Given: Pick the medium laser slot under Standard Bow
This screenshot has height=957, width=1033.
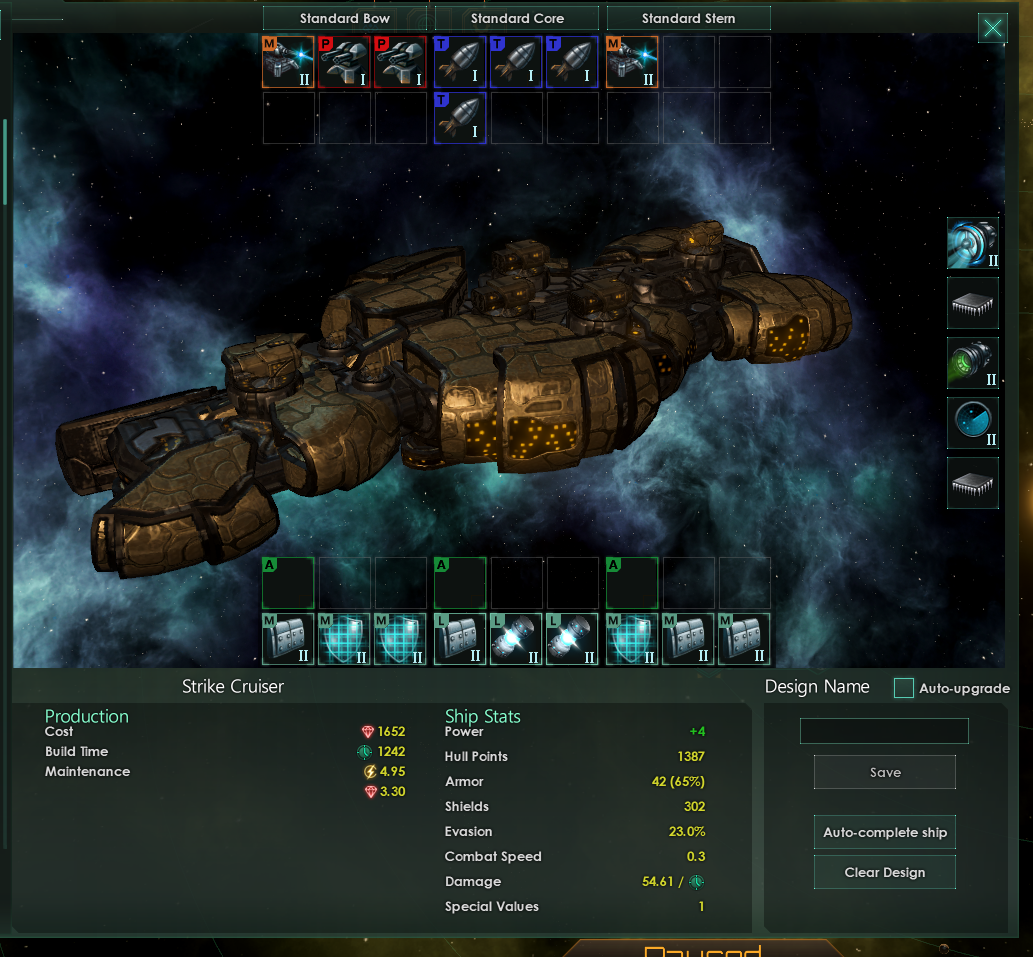Looking at the screenshot, I should click(288, 62).
